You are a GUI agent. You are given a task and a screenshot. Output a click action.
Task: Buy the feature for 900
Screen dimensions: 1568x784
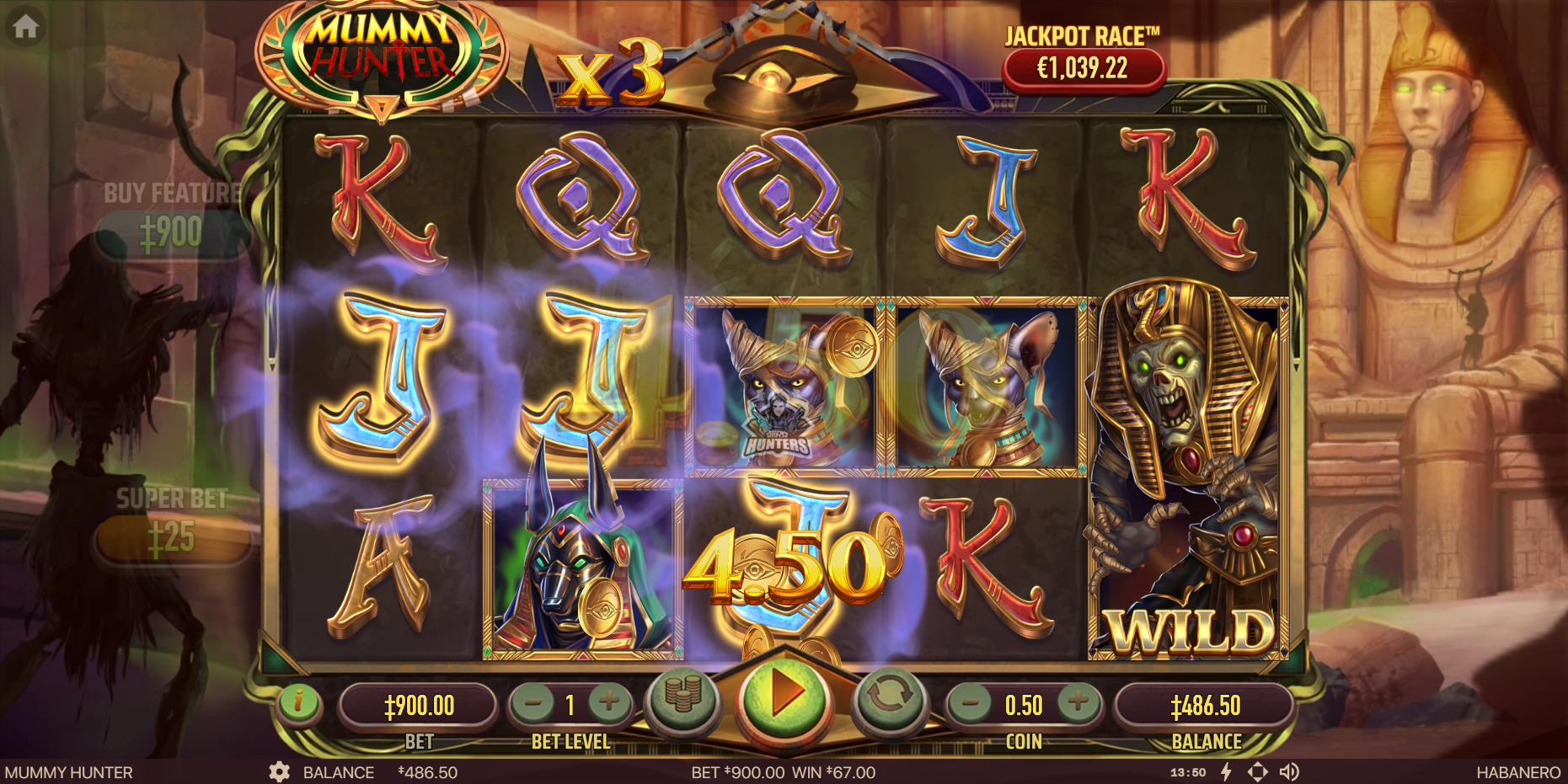[x=171, y=233]
